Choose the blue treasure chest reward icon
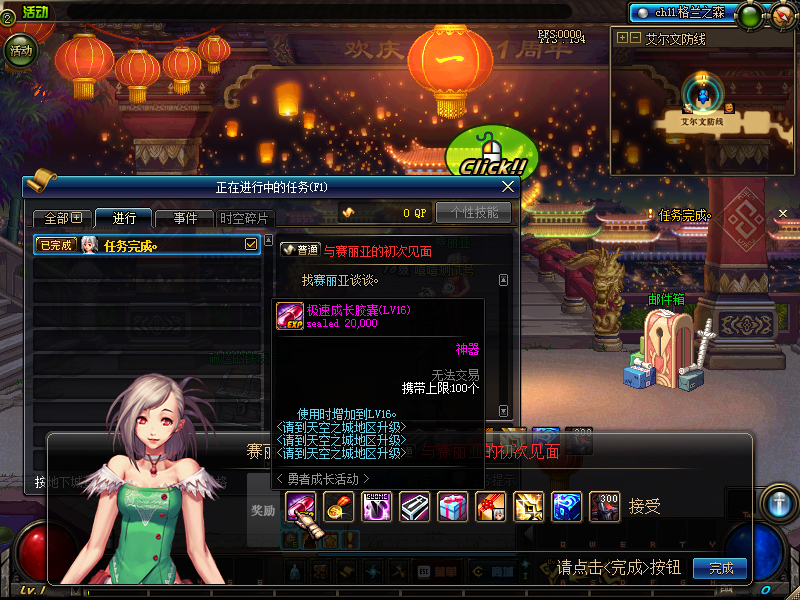800x600 pixels. [x=567, y=507]
